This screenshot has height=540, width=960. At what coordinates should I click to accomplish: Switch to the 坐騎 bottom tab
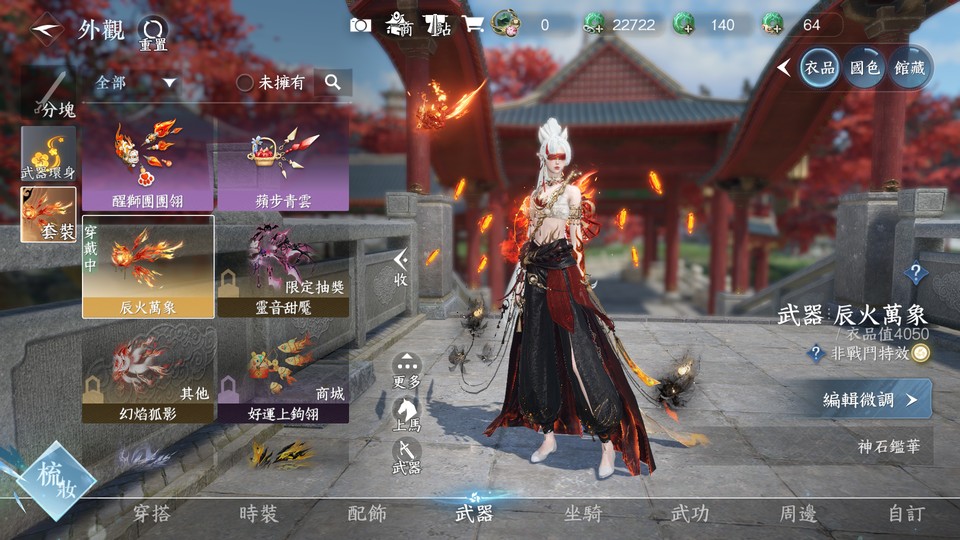click(582, 514)
